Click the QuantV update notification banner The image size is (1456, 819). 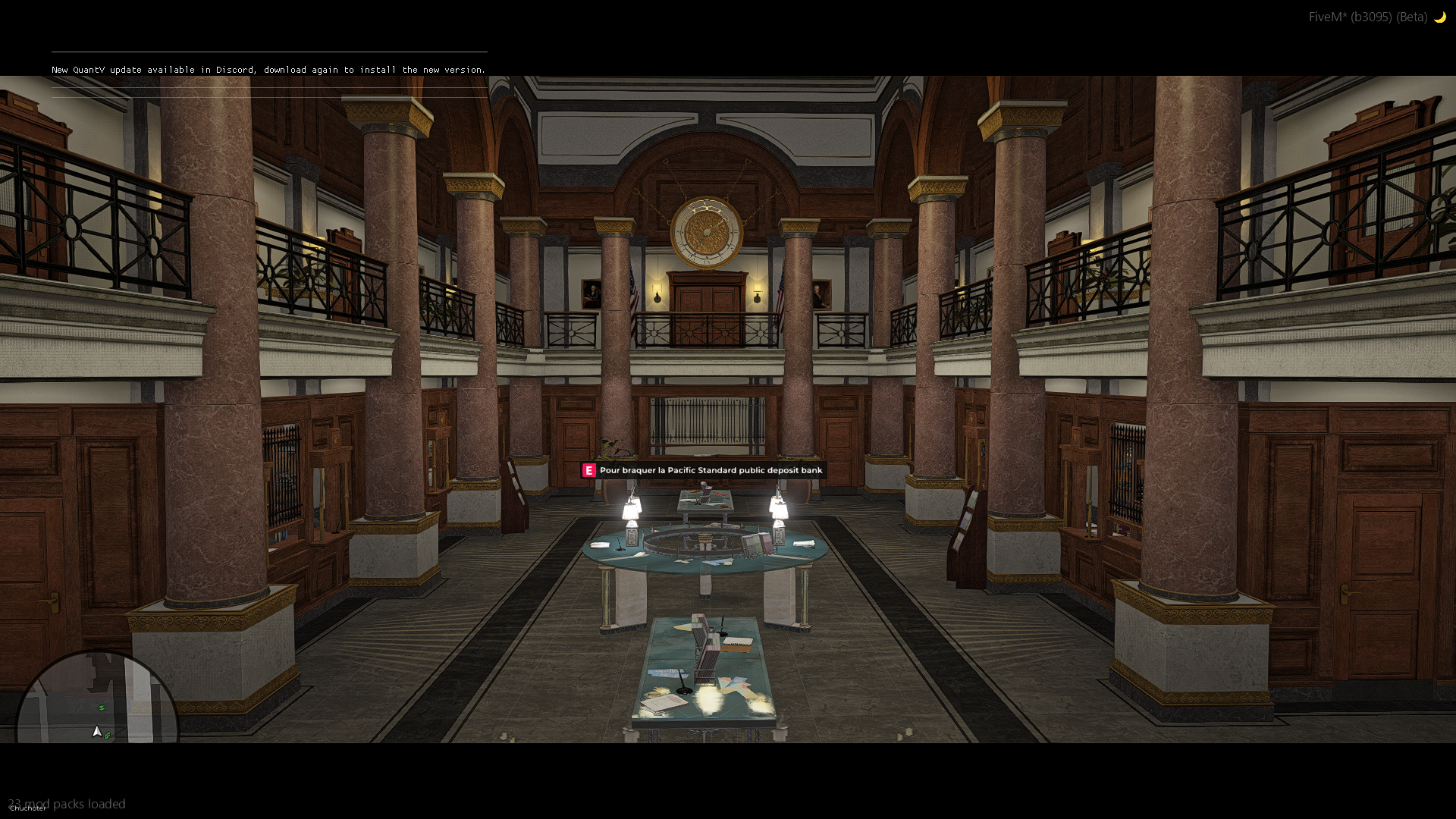click(x=268, y=70)
